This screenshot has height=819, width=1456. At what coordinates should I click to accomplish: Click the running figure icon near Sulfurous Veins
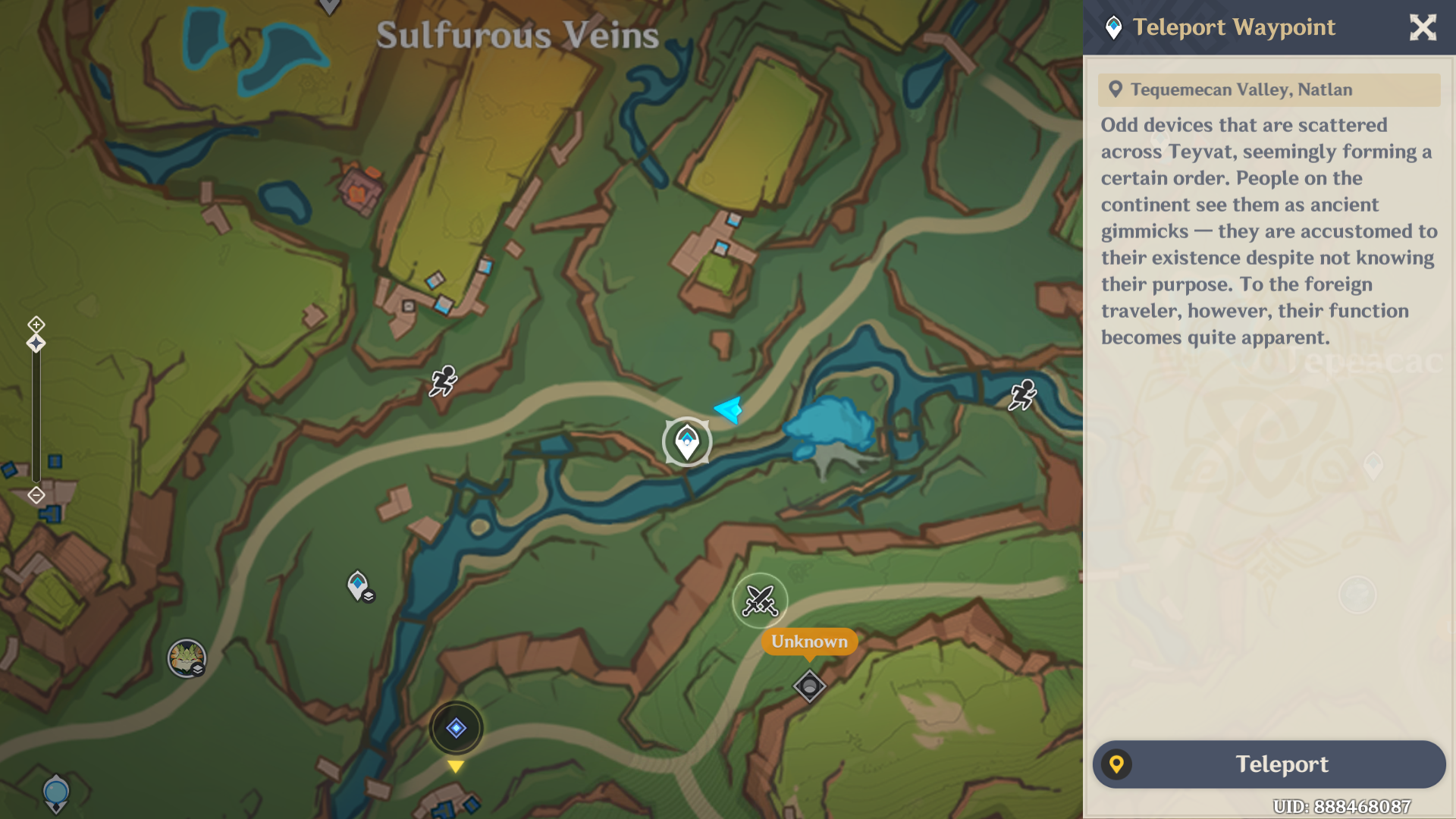click(x=445, y=381)
